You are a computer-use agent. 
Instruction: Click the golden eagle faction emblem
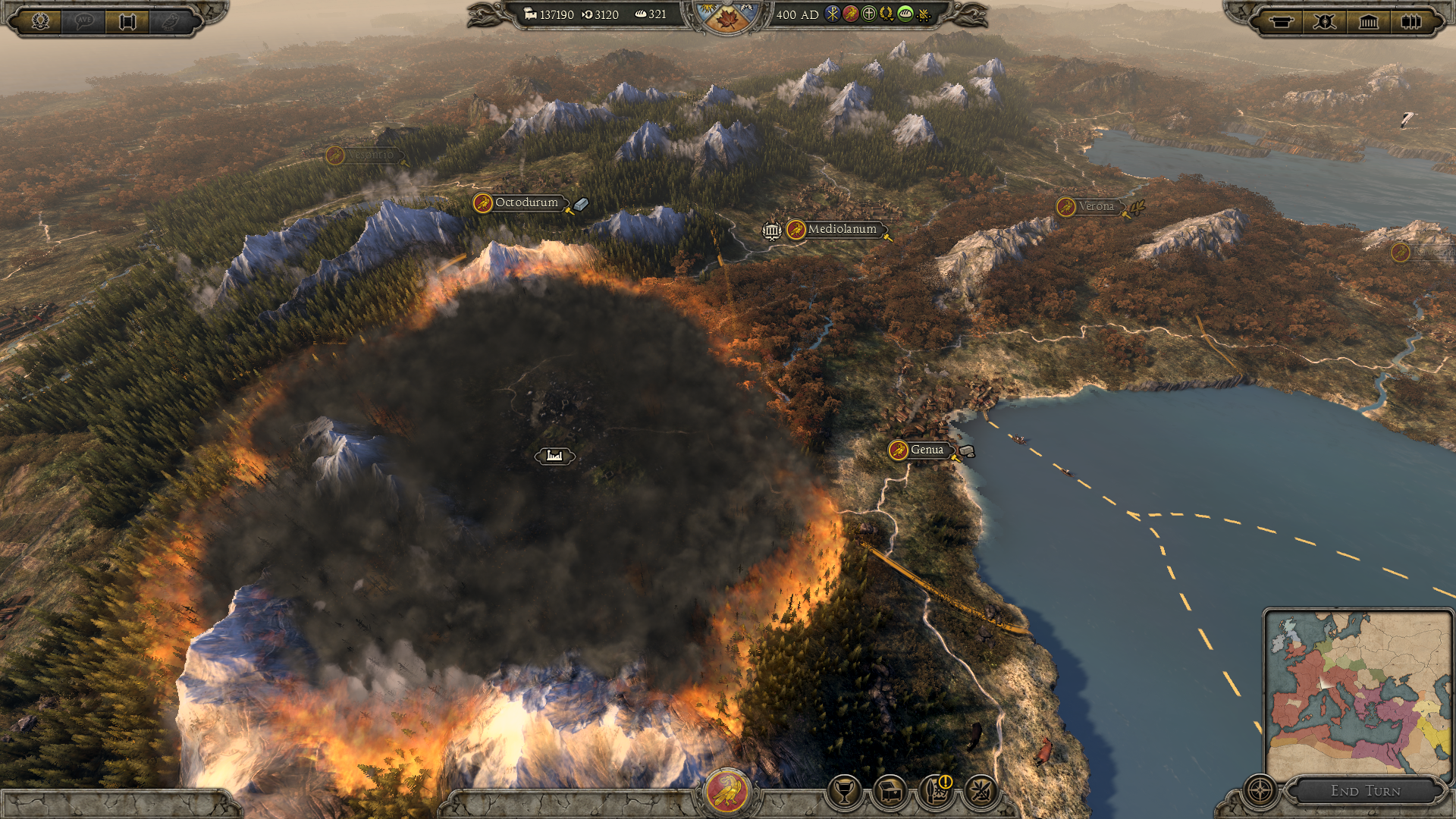click(727, 791)
